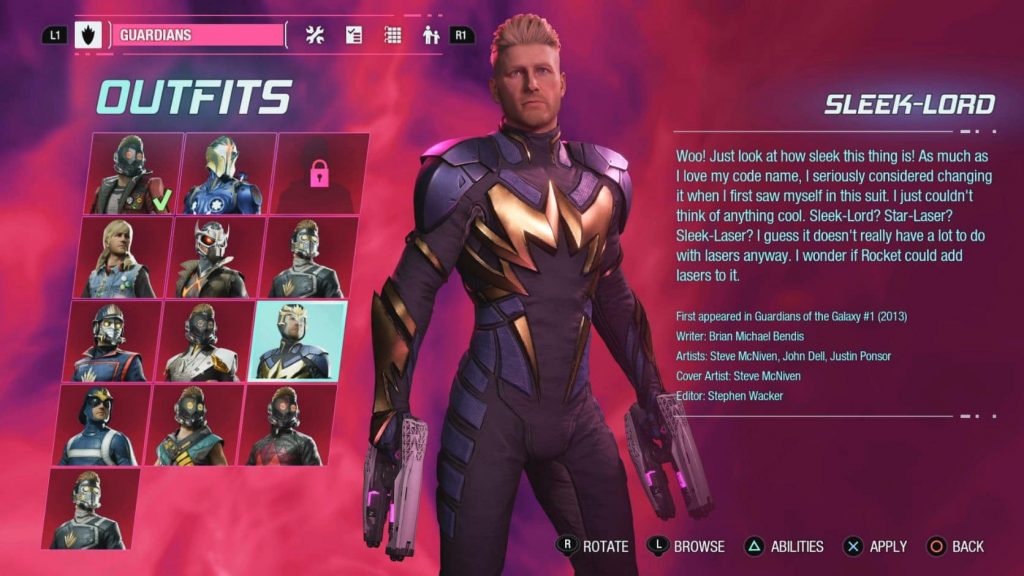Select the lone outfit in the bottom row

coord(90,509)
